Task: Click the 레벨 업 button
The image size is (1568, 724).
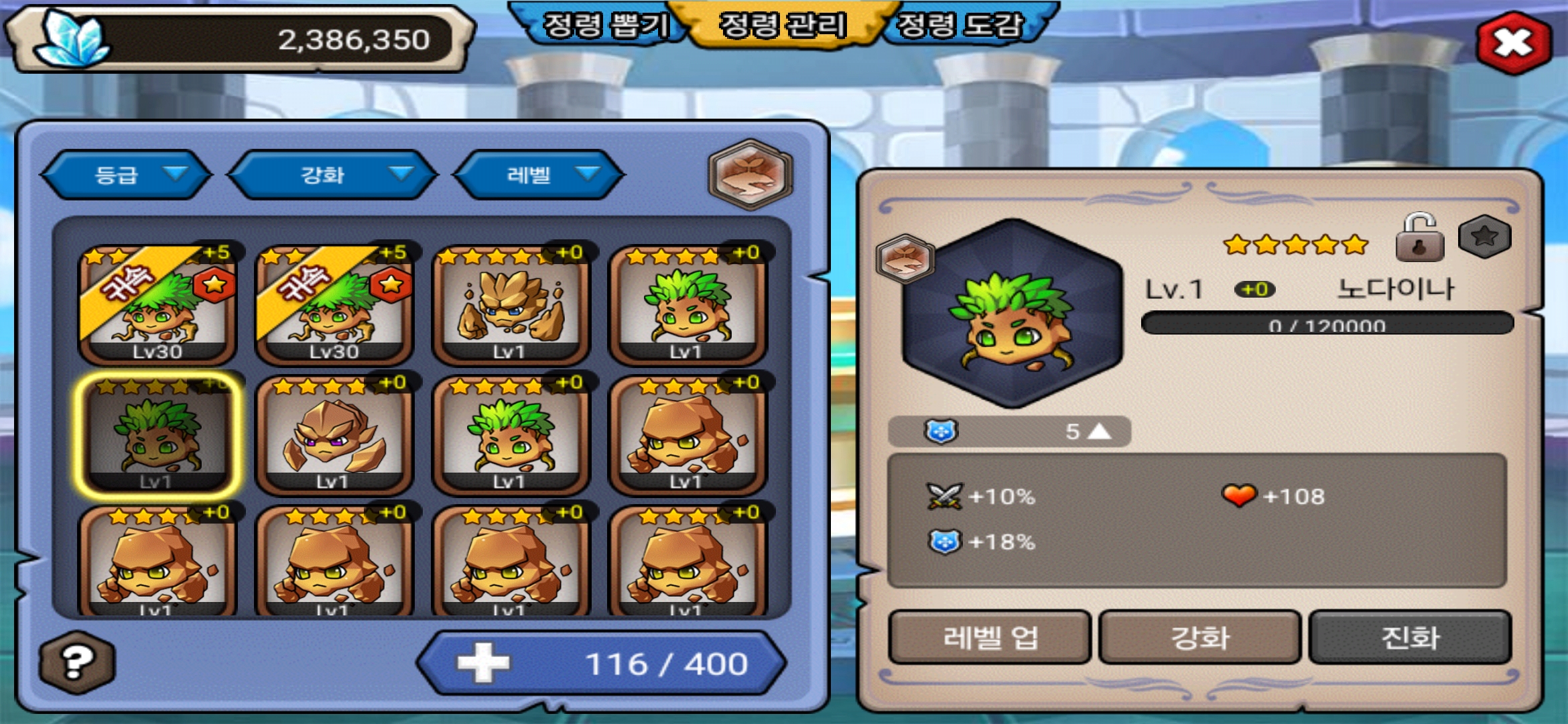Action: (x=990, y=637)
